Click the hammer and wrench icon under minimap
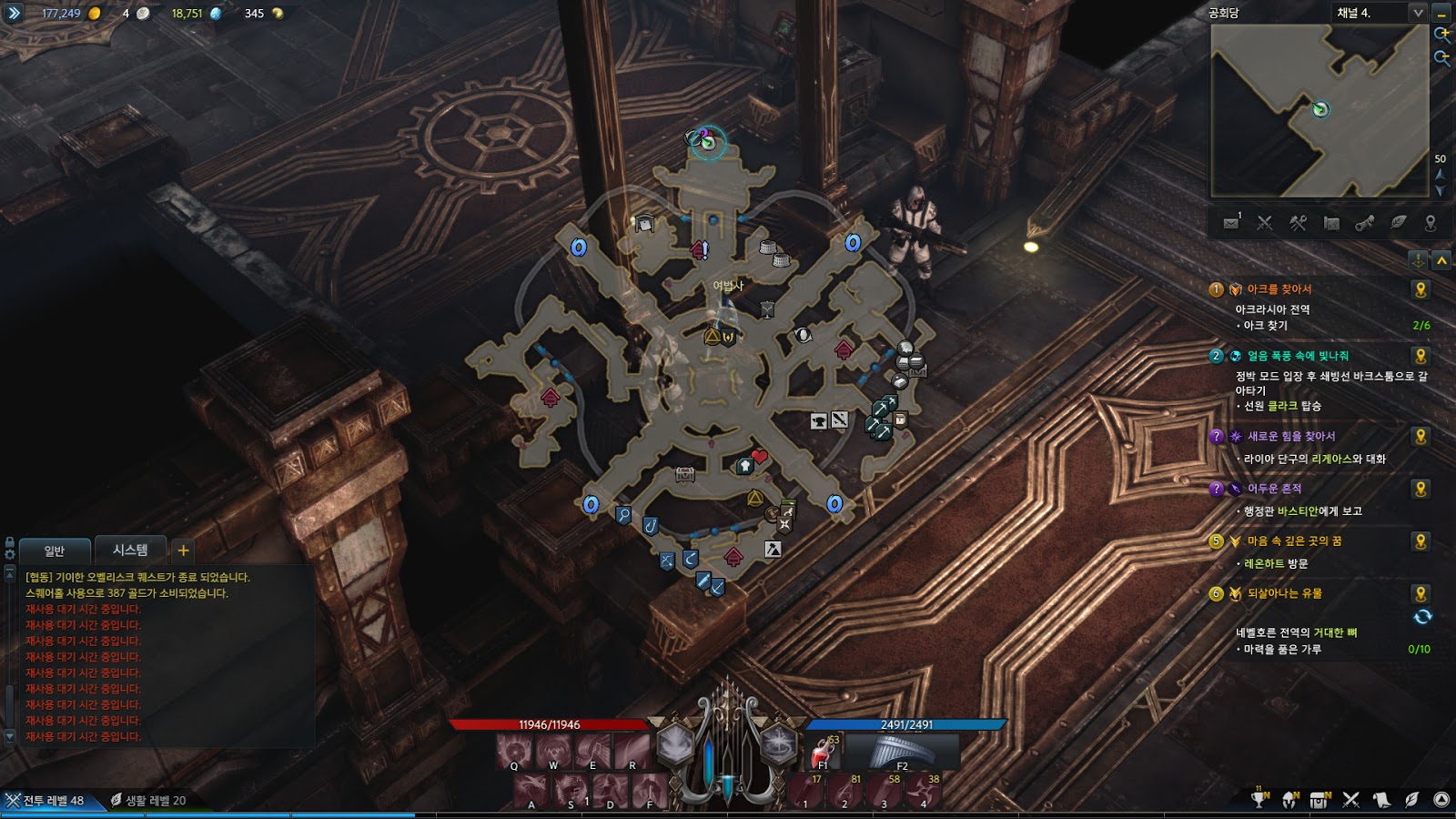 [1298, 223]
